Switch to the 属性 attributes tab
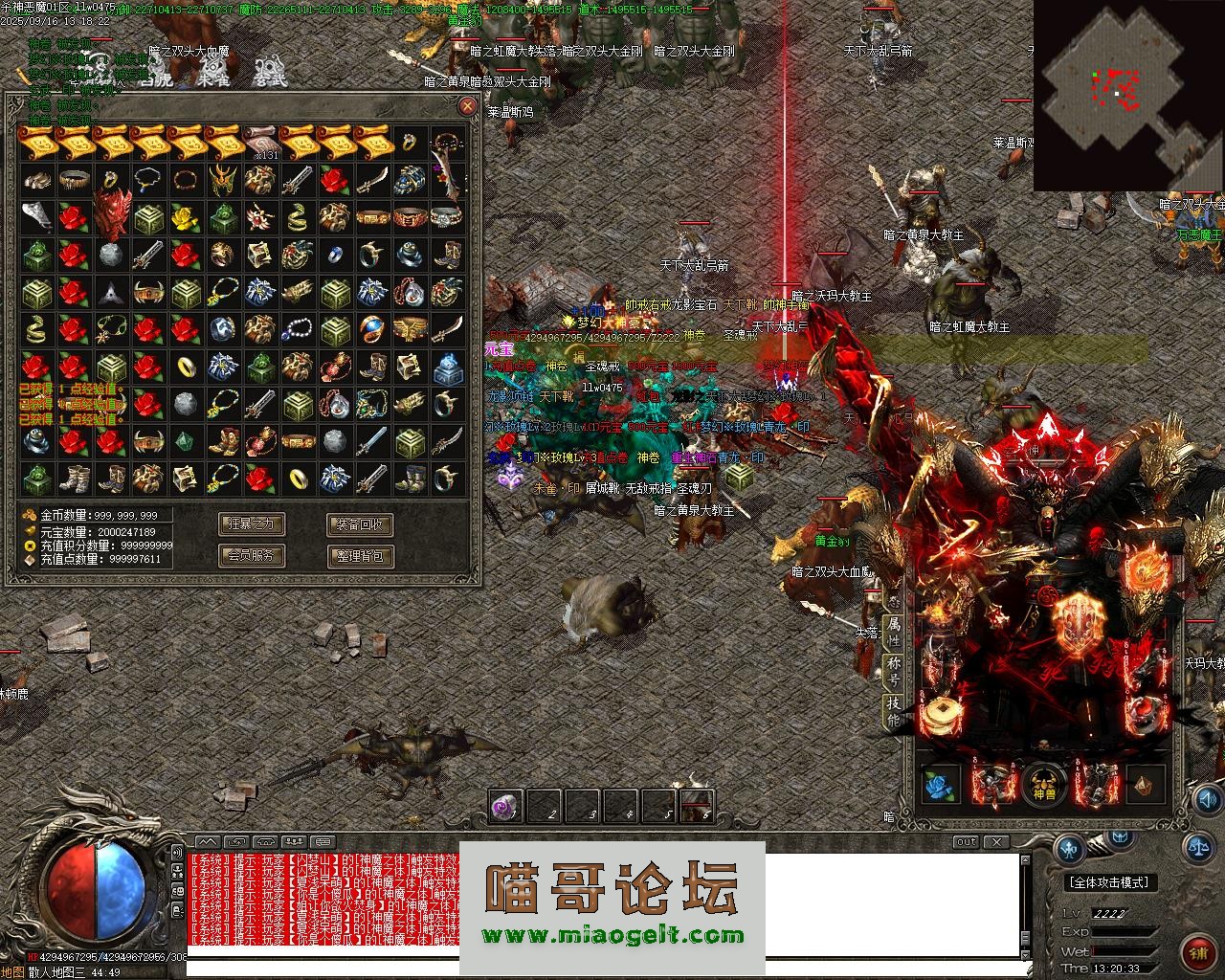Screen dimensions: 1225x980 pos(894,633)
